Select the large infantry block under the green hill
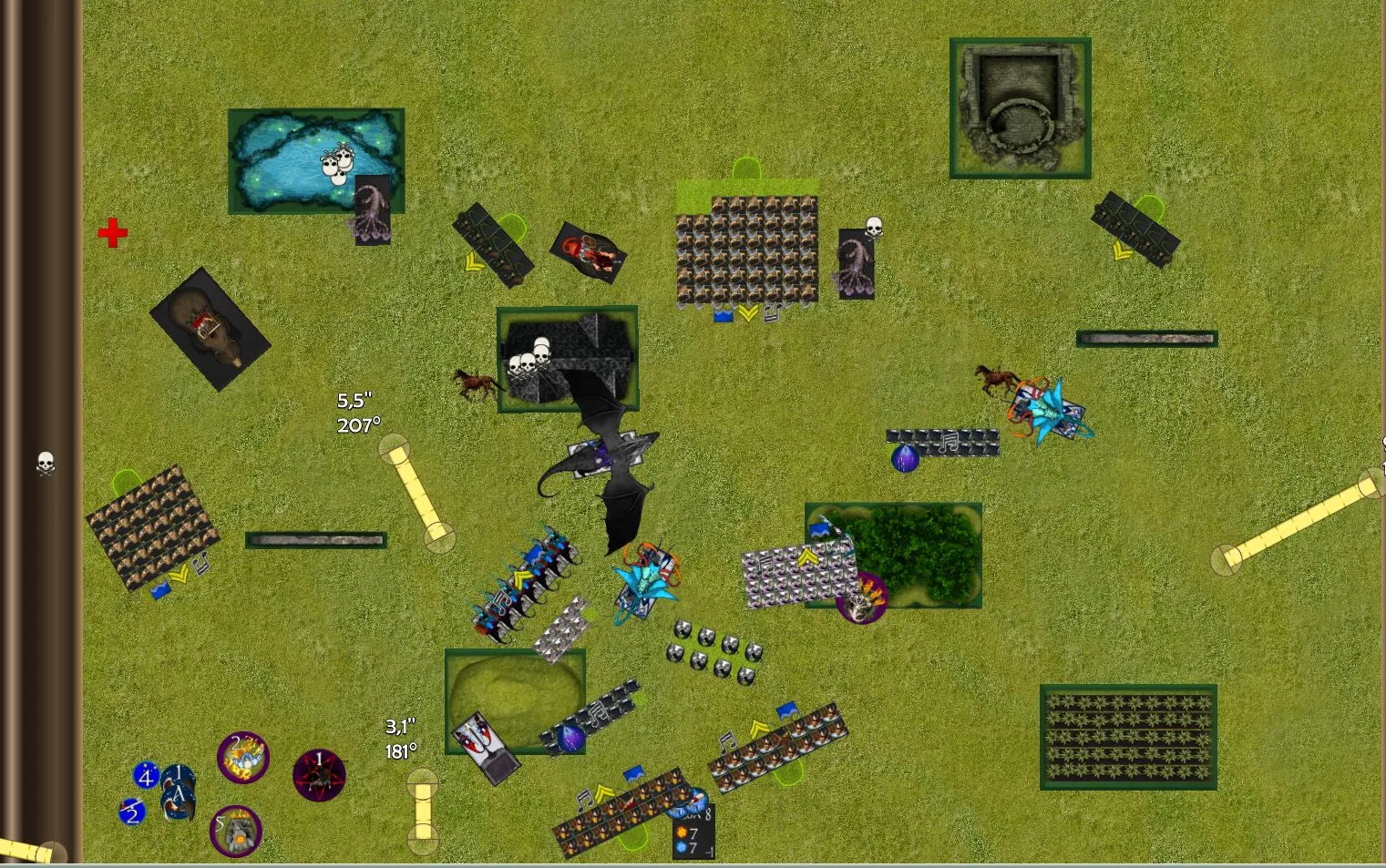 click(747, 249)
